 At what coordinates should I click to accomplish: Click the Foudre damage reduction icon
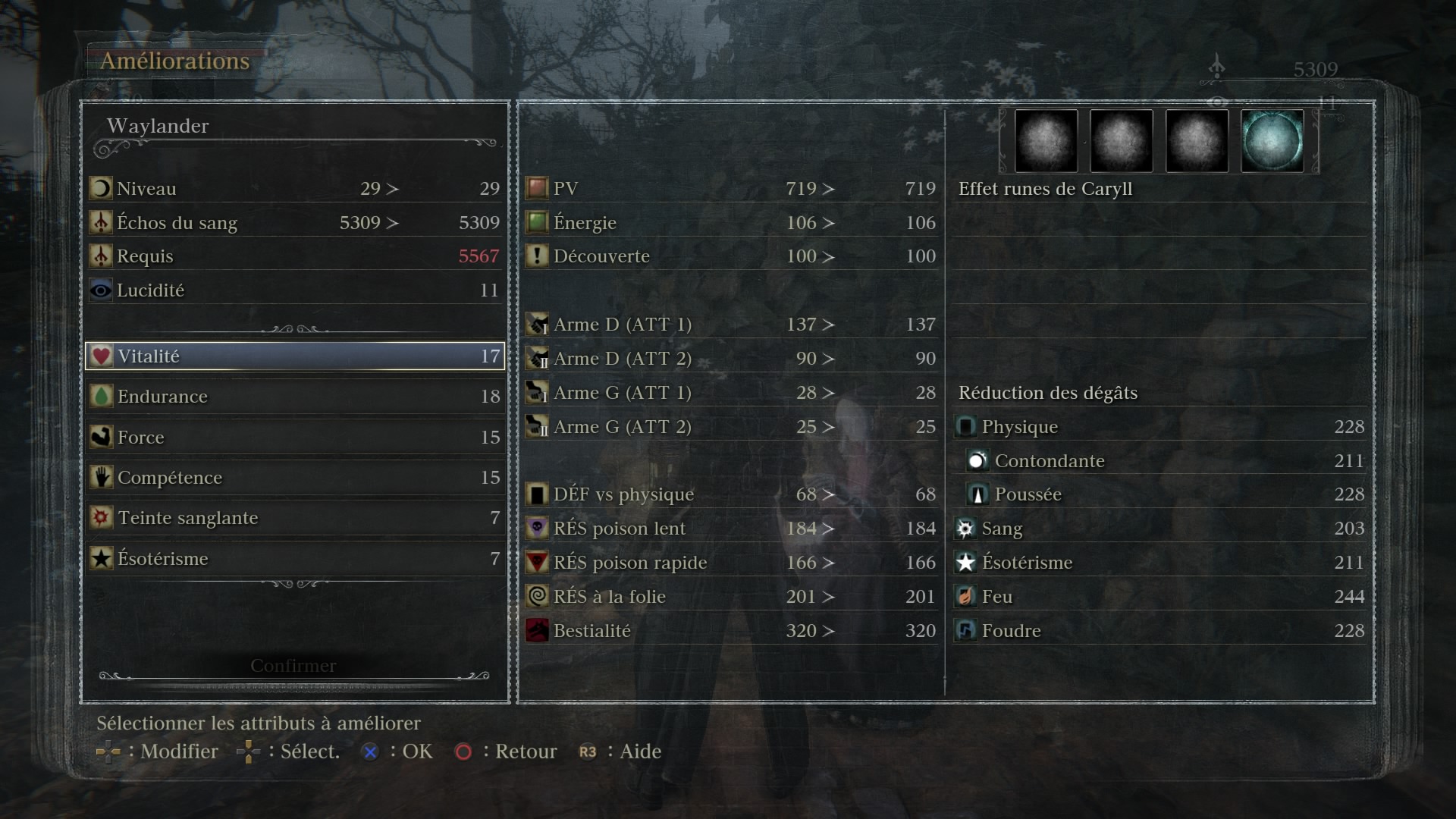(x=965, y=630)
